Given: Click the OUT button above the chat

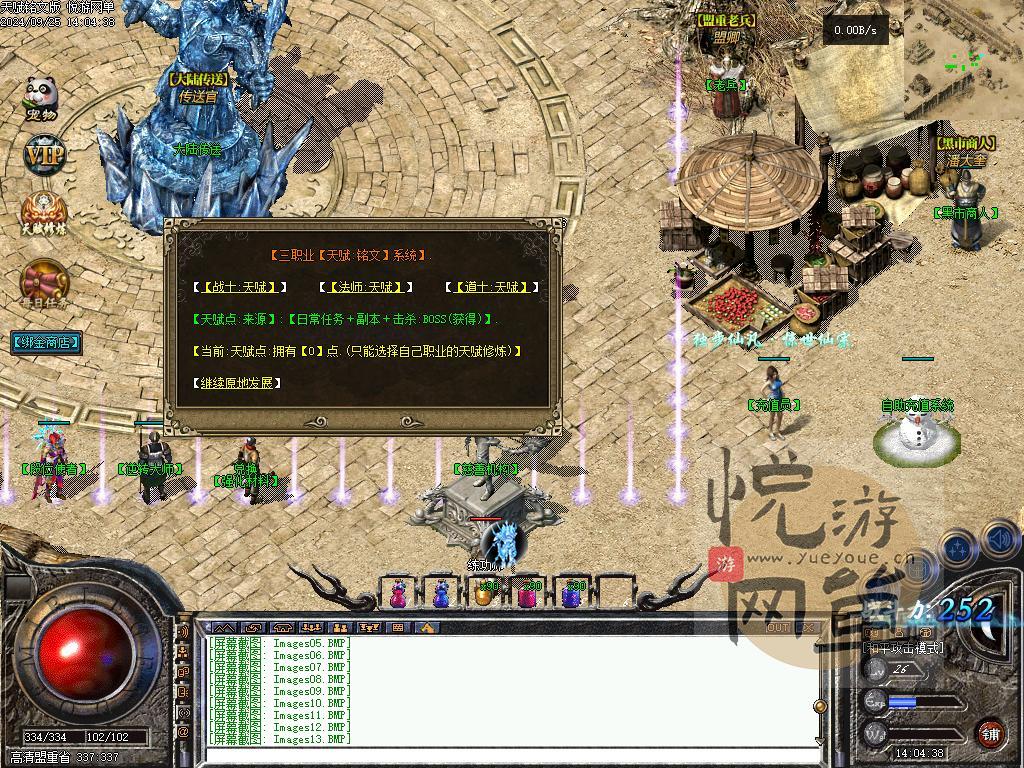Looking at the screenshot, I should 778,628.
